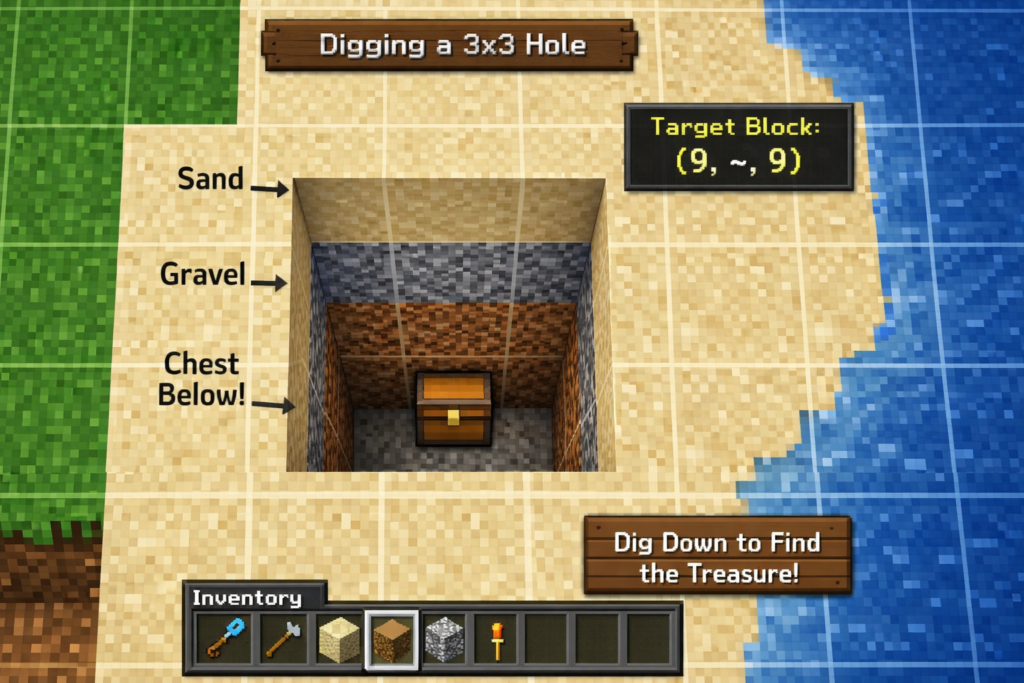The height and width of the screenshot is (683, 1024).
Task: Select the diamond shovel hotbar slot
Action: pos(222,639)
